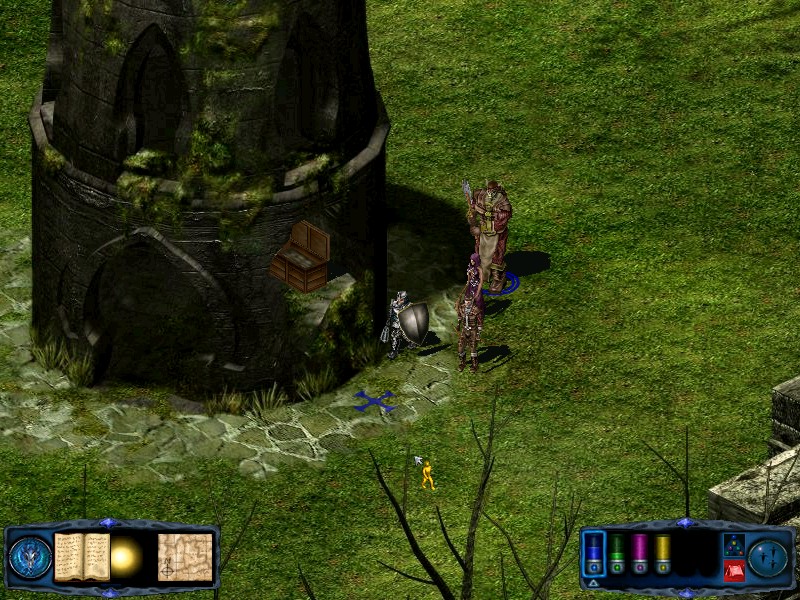Select the green party member tube
The image size is (800, 600).
[617, 553]
